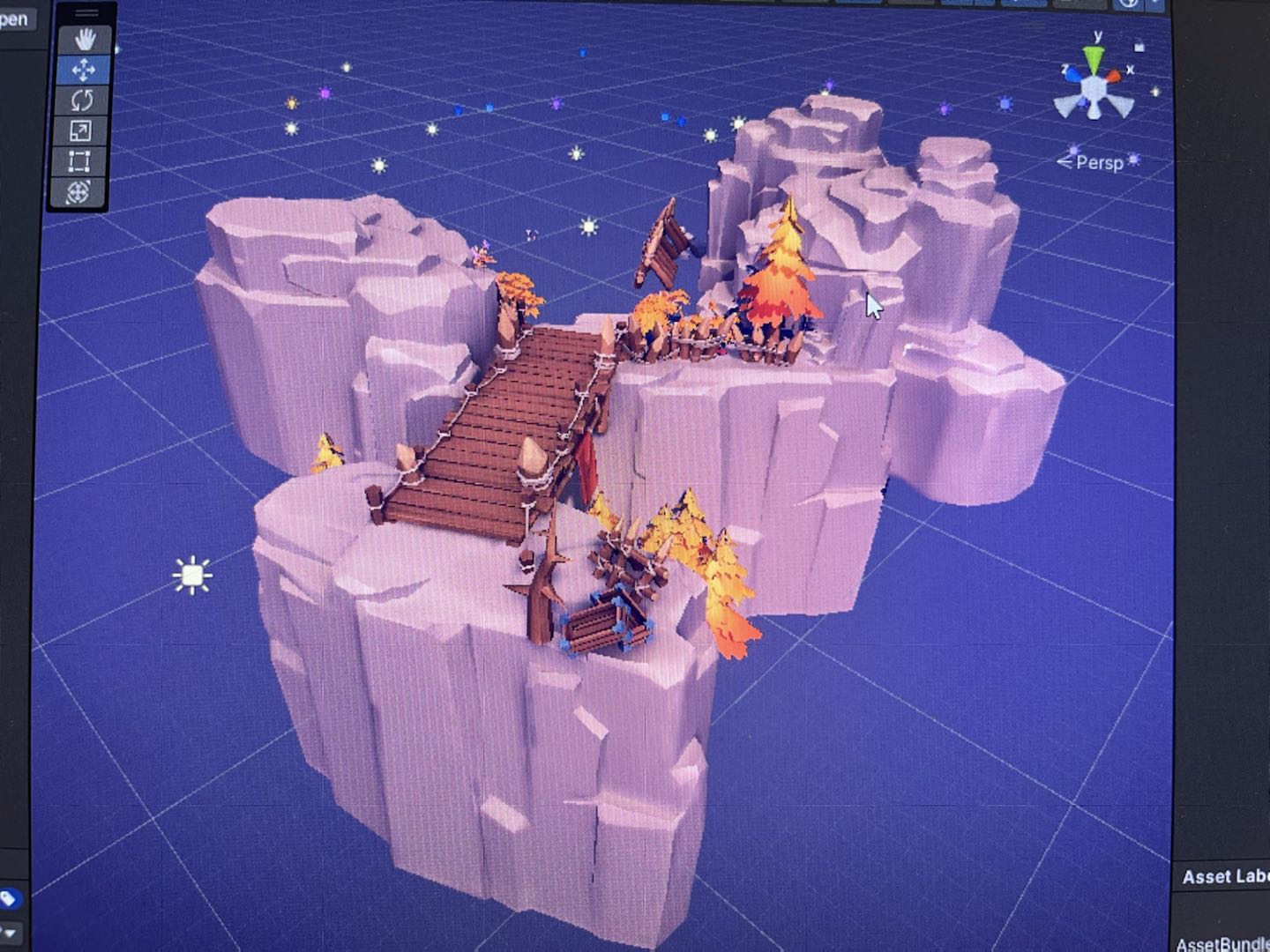Image resolution: width=1270 pixels, height=952 pixels.
Task: Select the rect transform tool
Action: (79, 162)
